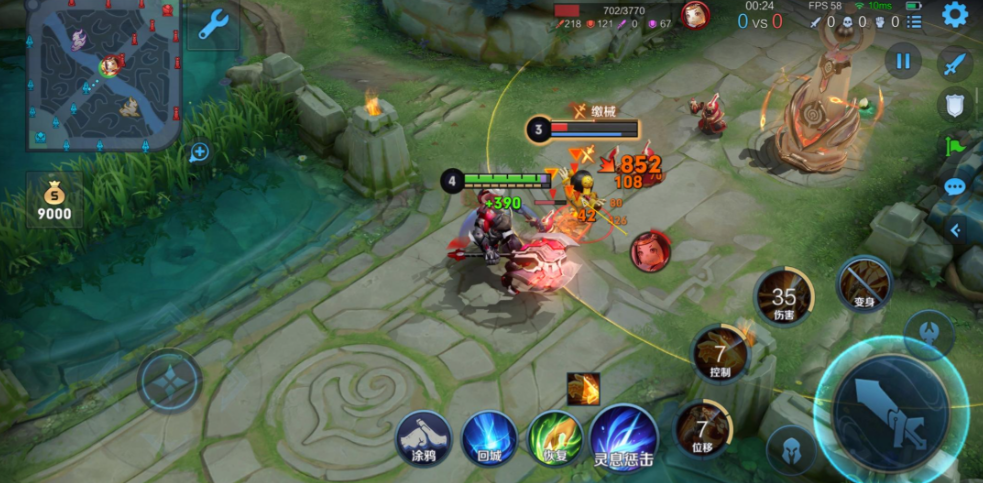The width and height of the screenshot is (983, 483).
Task: Pause the match
Action: click(902, 61)
